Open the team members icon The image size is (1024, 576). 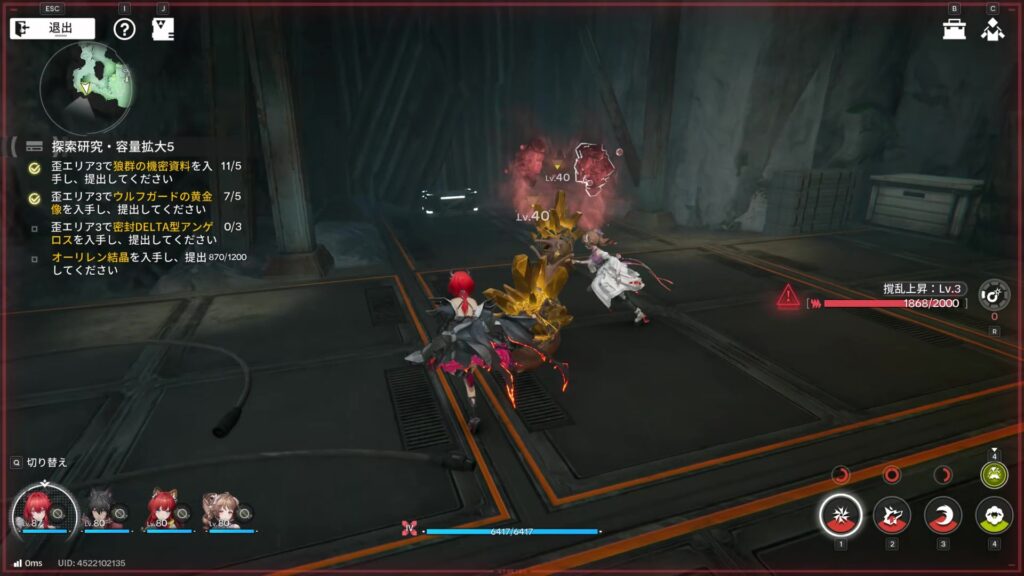tap(992, 29)
